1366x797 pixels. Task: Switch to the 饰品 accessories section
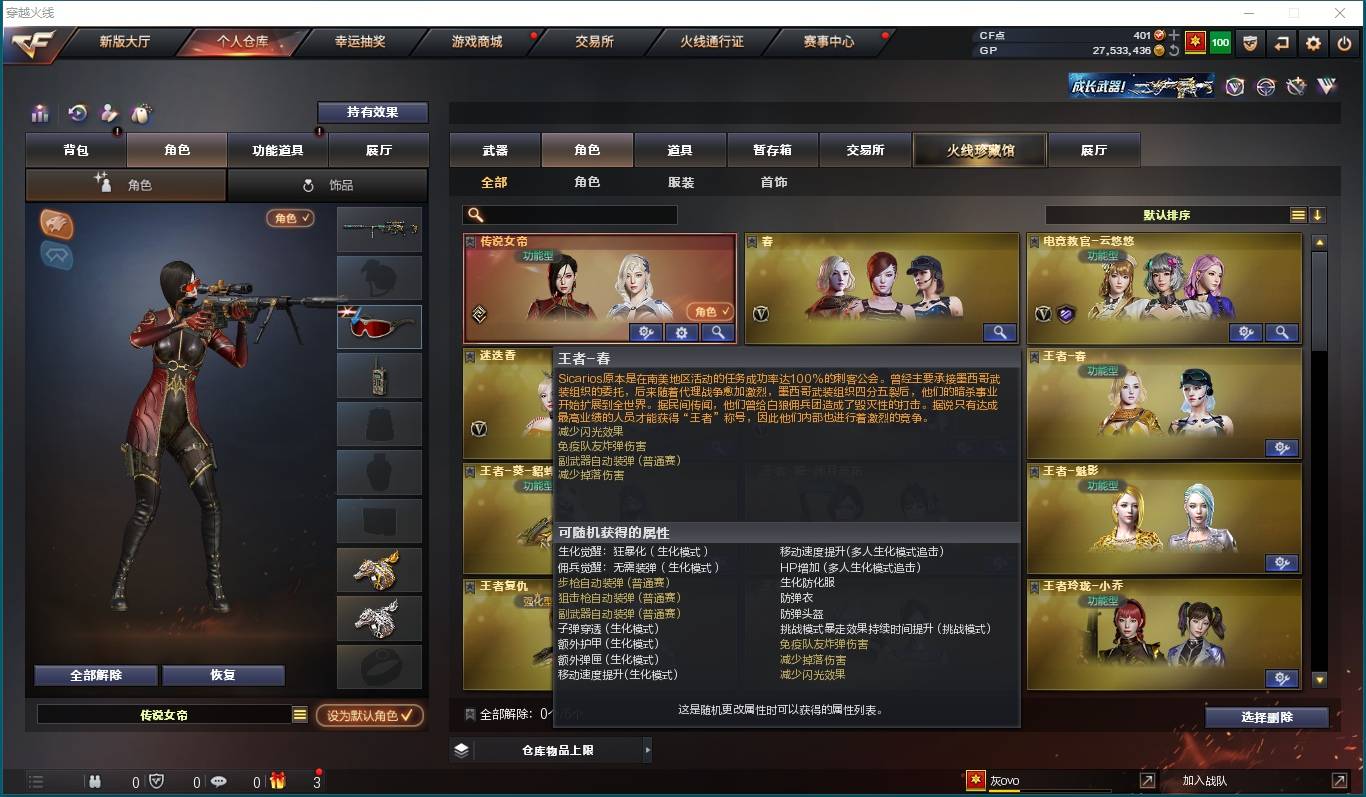(328, 184)
